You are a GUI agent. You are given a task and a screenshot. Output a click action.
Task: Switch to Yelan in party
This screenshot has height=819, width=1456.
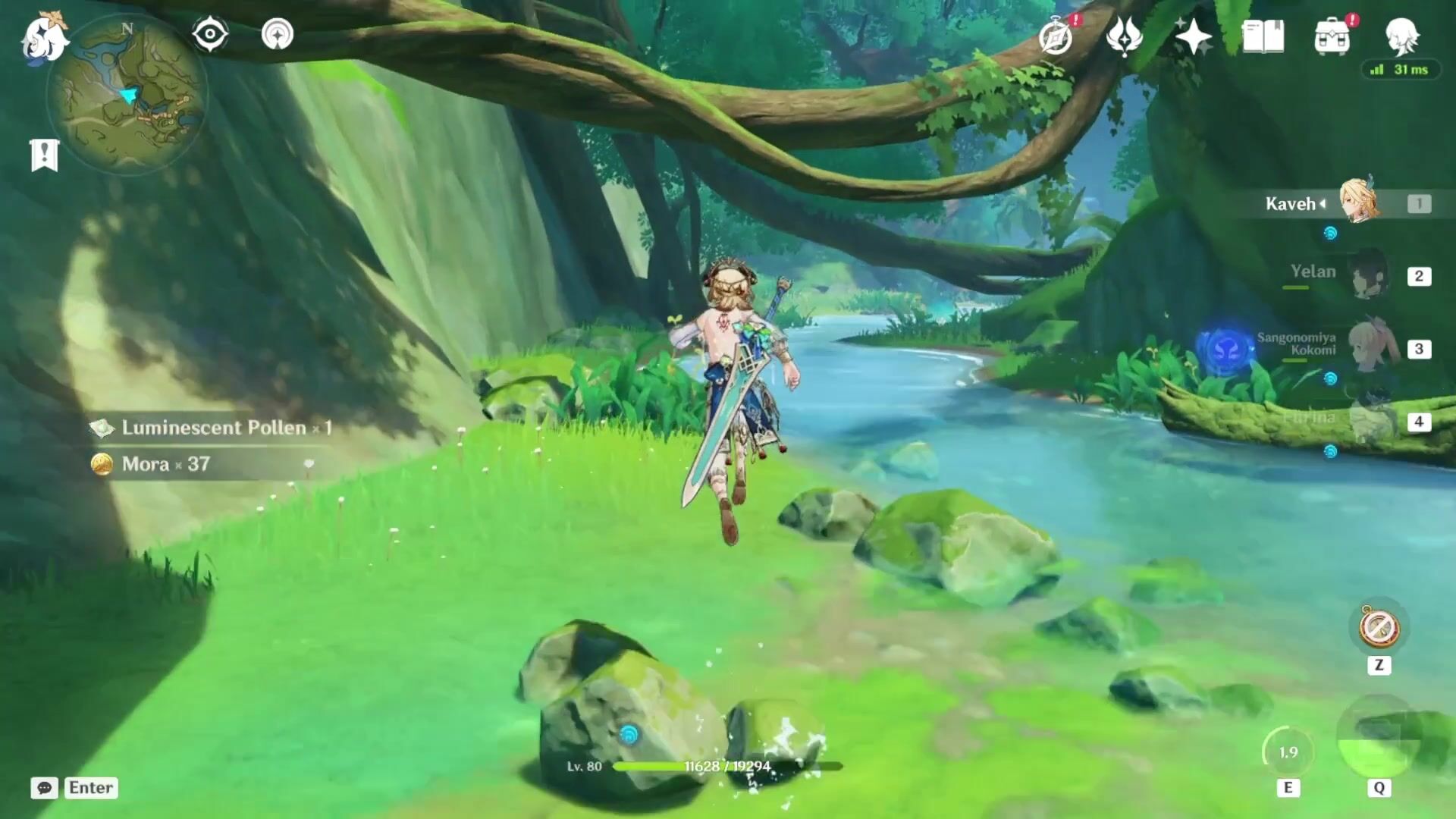tap(1370, 275)
